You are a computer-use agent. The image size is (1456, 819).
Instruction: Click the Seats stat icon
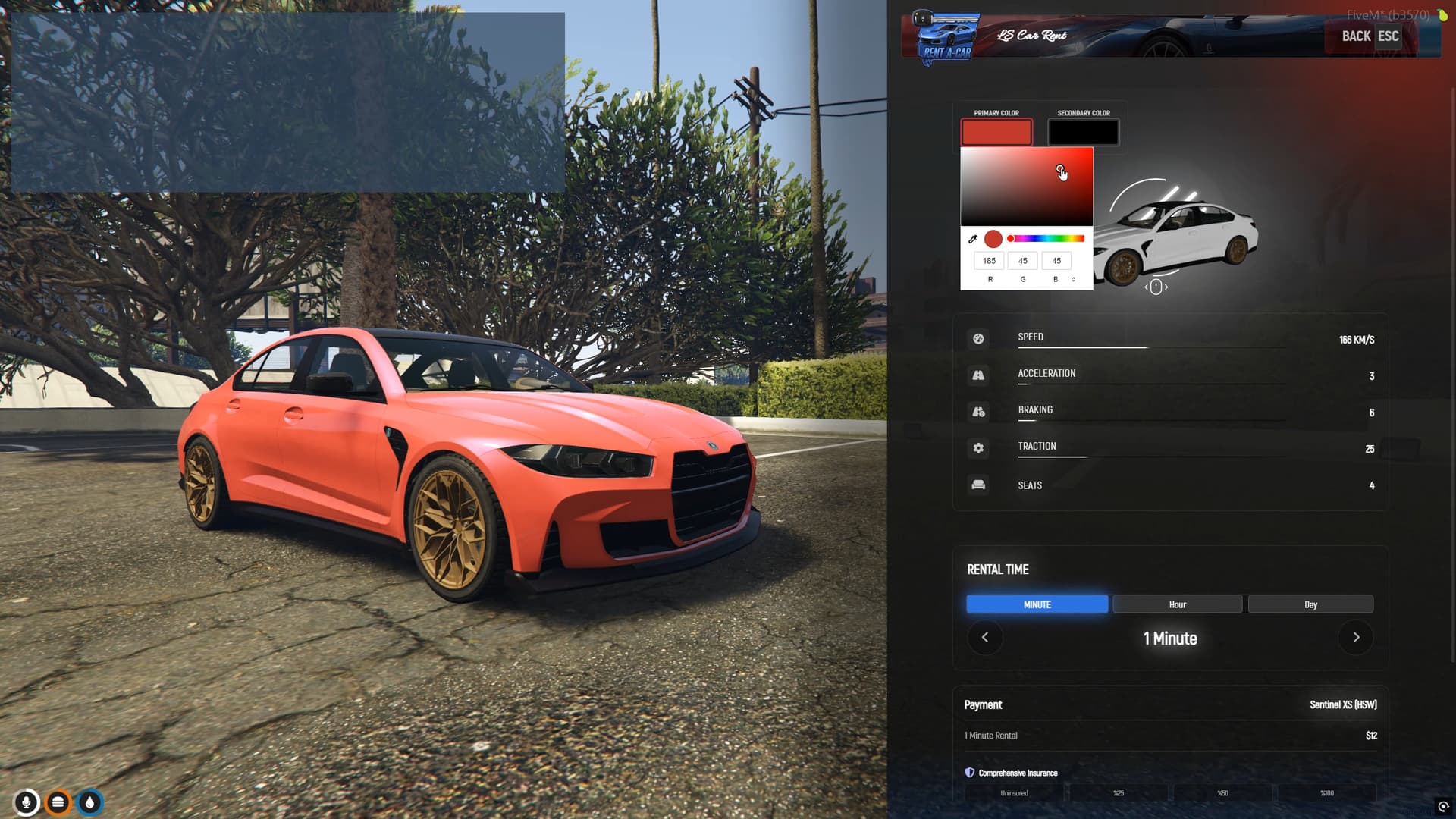click(978, 485)
